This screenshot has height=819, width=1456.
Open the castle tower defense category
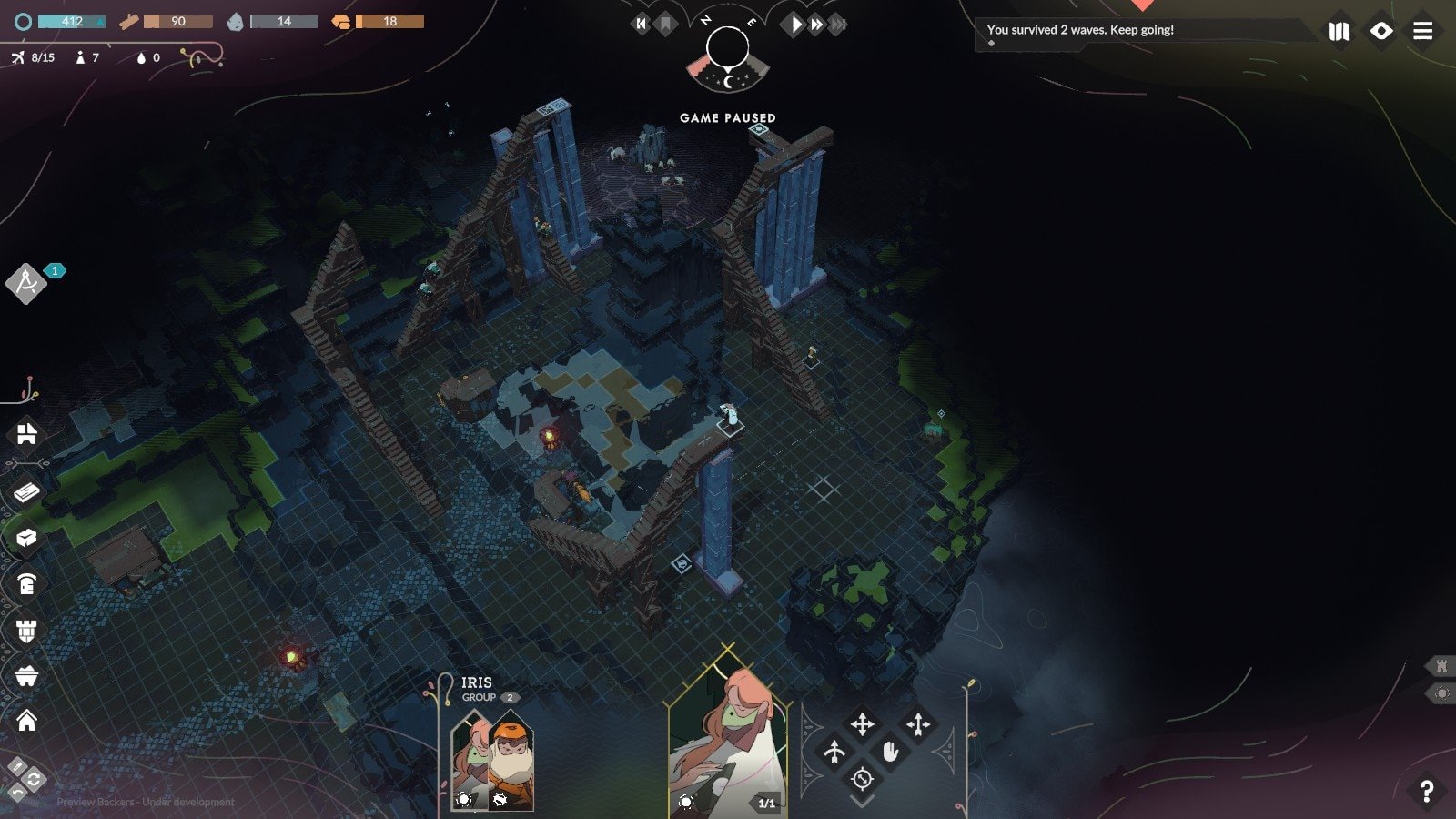[26, 630]
